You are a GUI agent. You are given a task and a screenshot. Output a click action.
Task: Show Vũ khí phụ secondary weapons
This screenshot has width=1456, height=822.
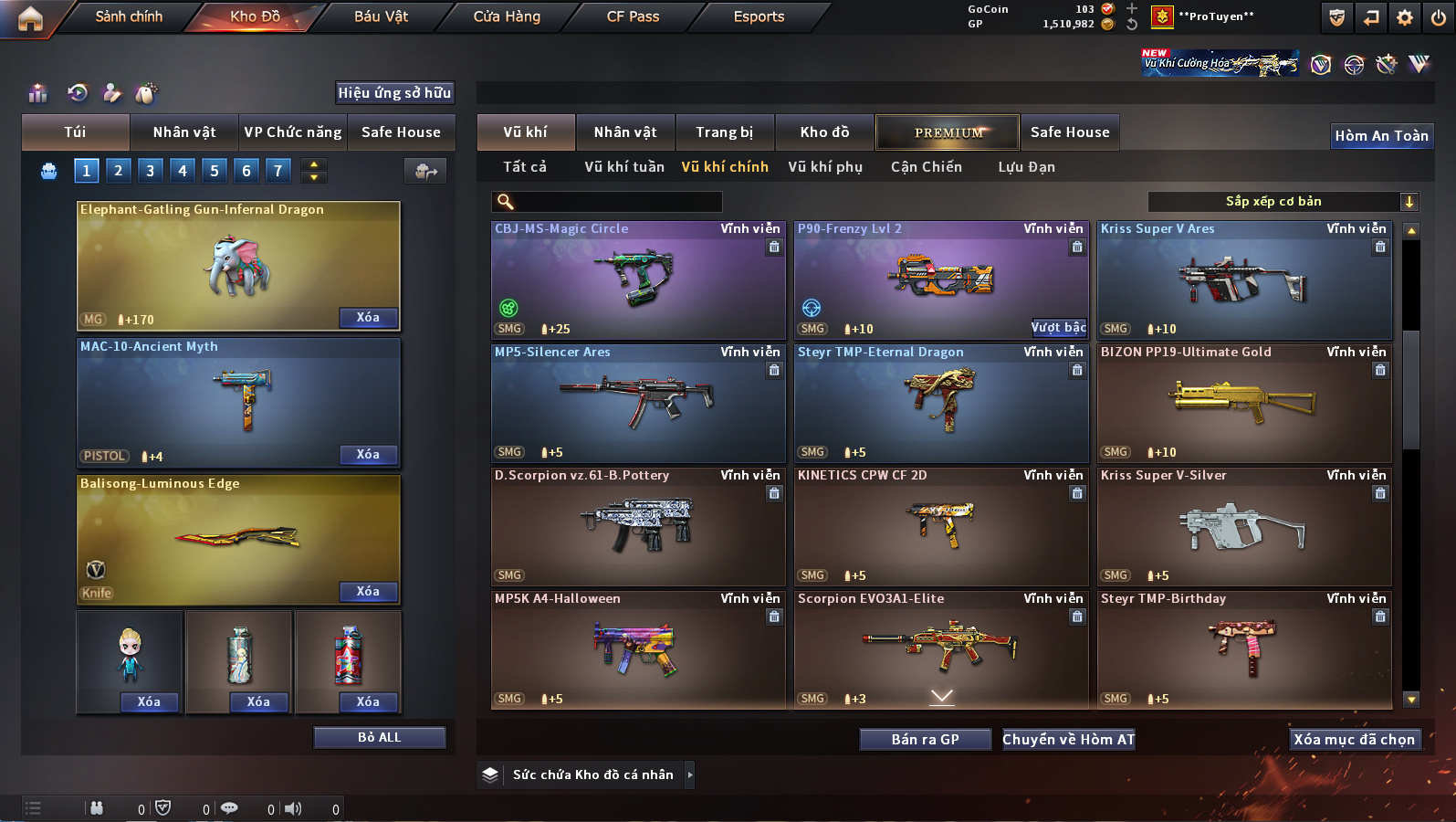pyautogui.click(x=824, y=167)
